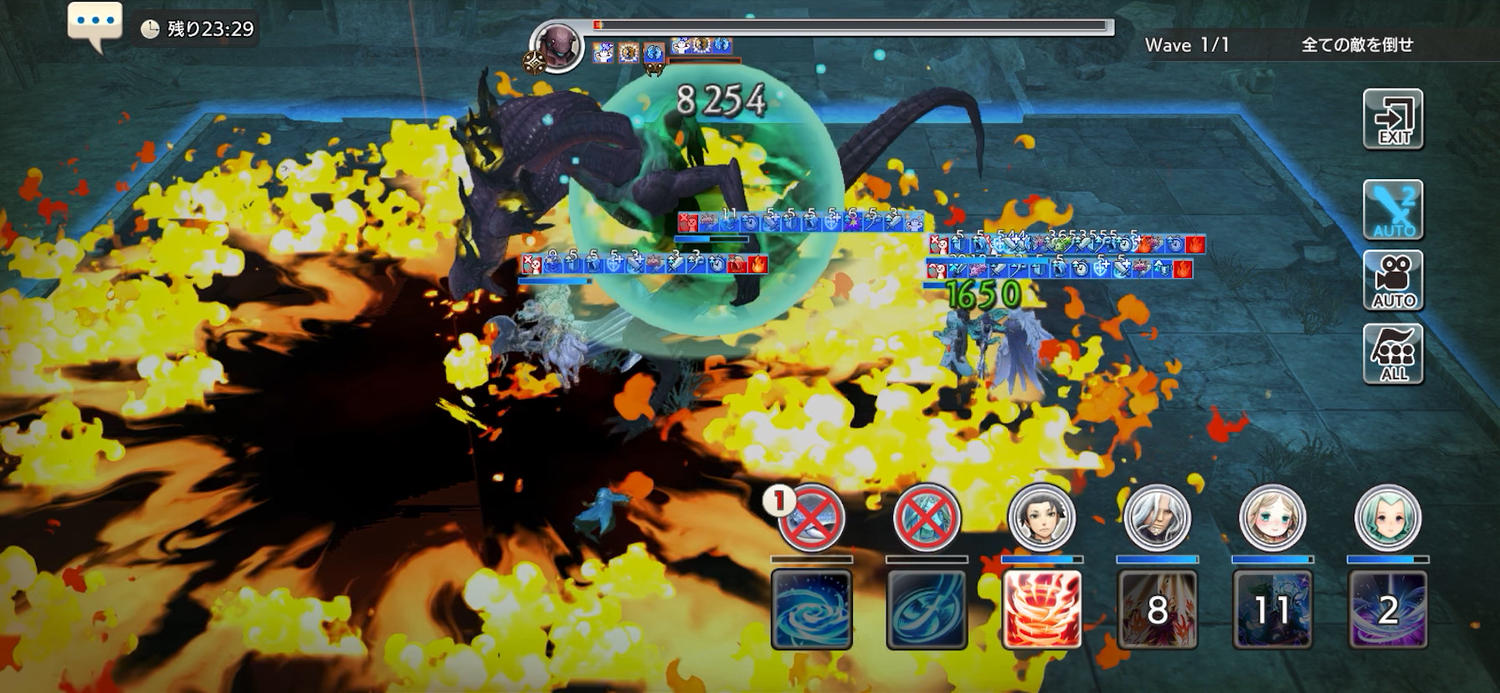Image resolution: width=1500 pixels, height=693 pixels.
Task: Activate the glowing red fire vortex skill
Action: tap(1042, 609)
